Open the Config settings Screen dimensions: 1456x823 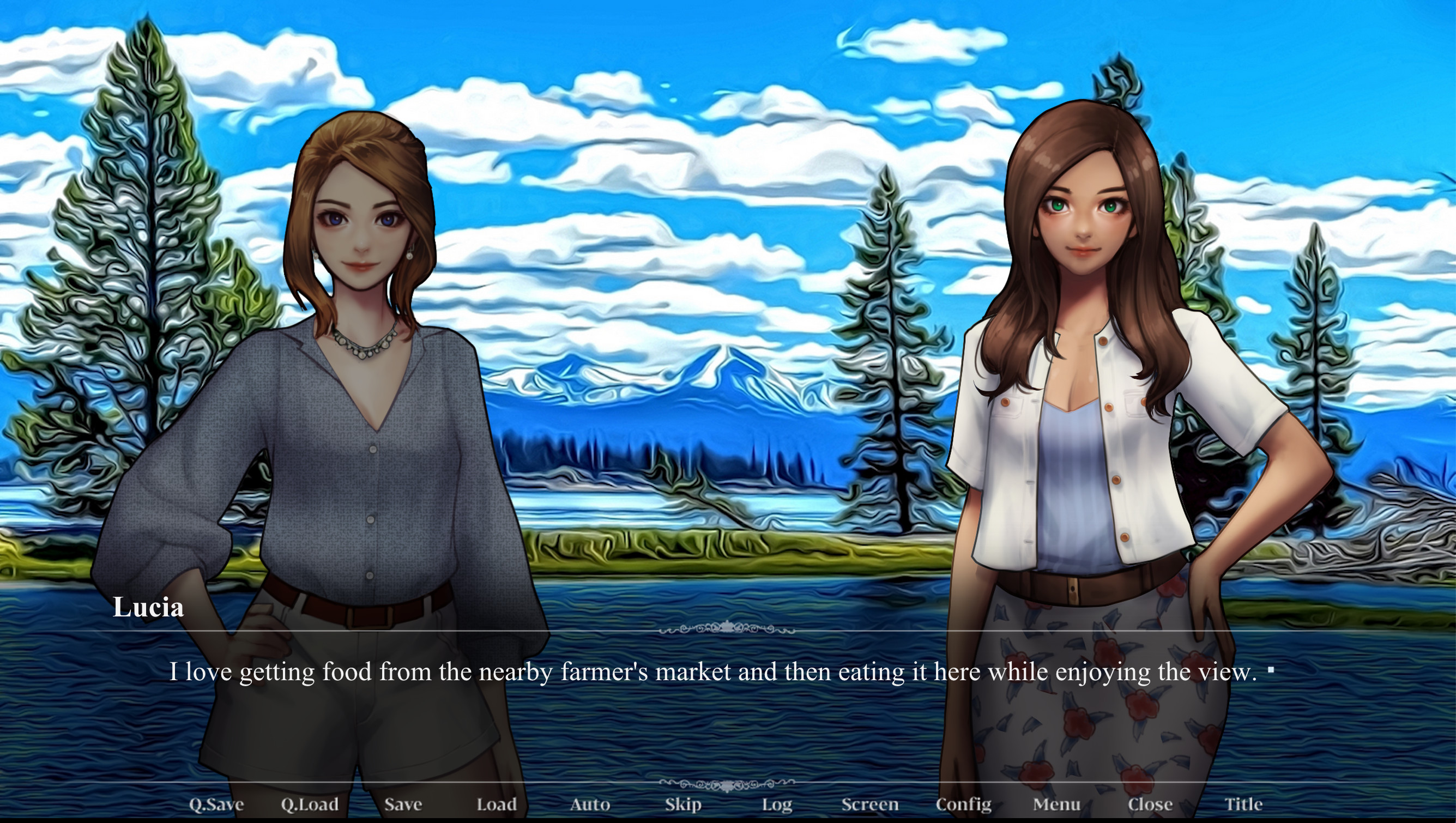click(x=964, y=803)
